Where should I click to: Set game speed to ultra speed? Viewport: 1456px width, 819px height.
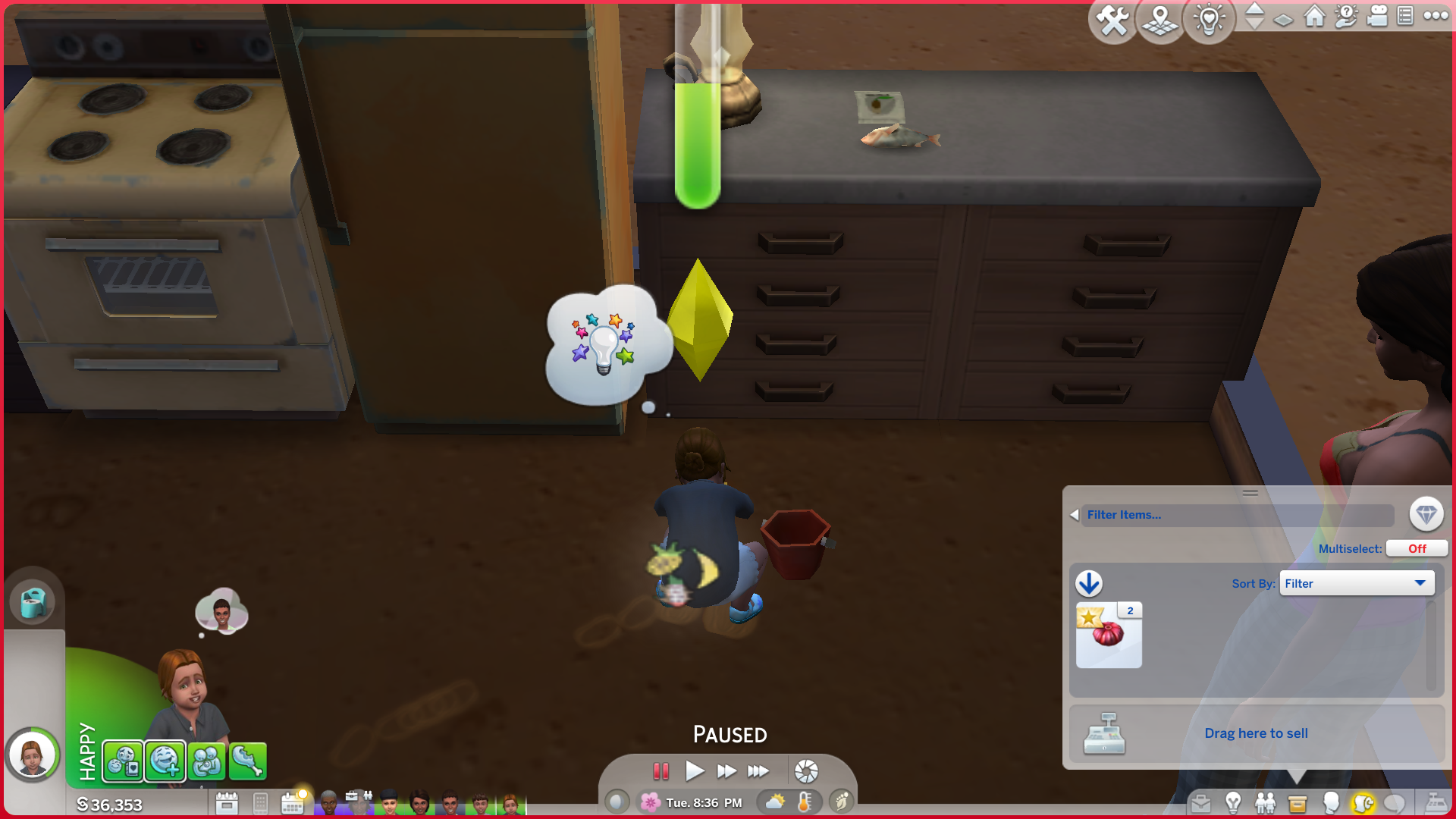click(758, 771)
